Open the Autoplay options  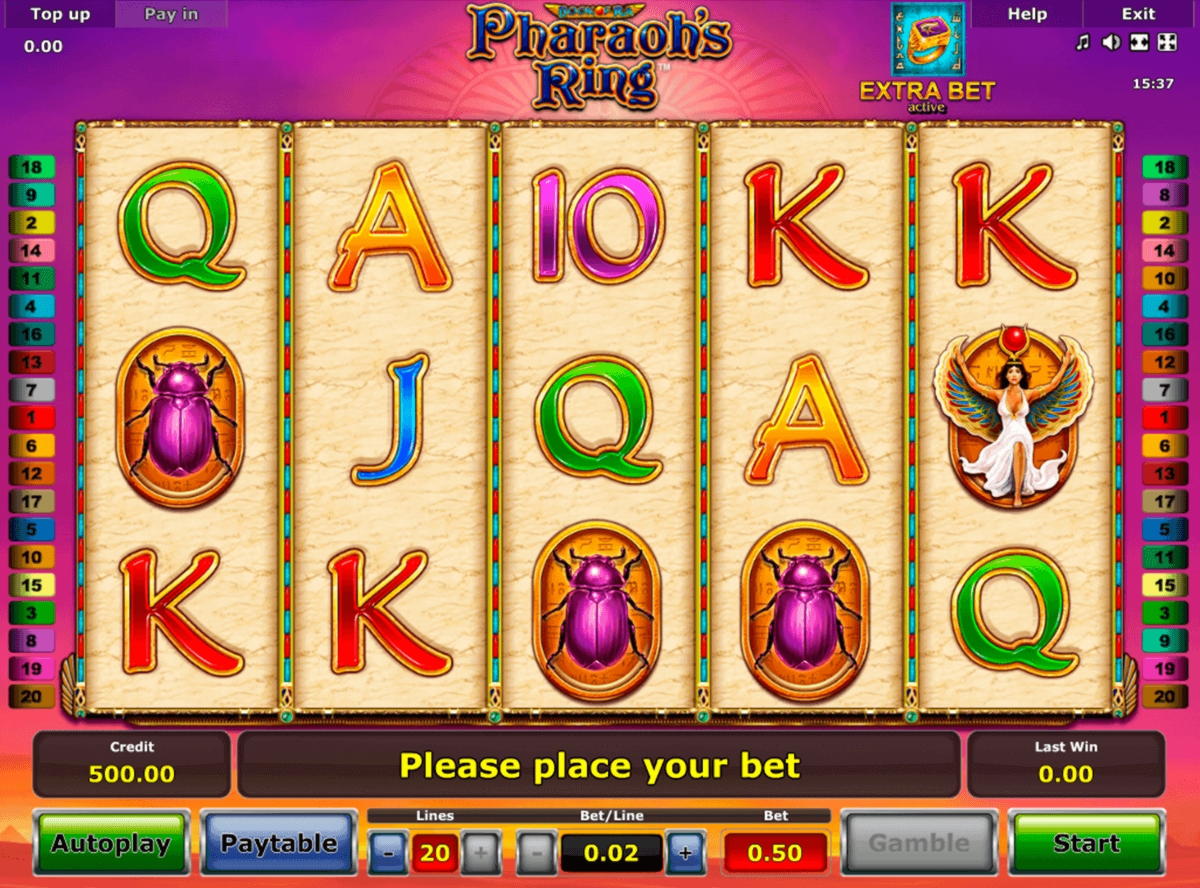coord(111,844)
